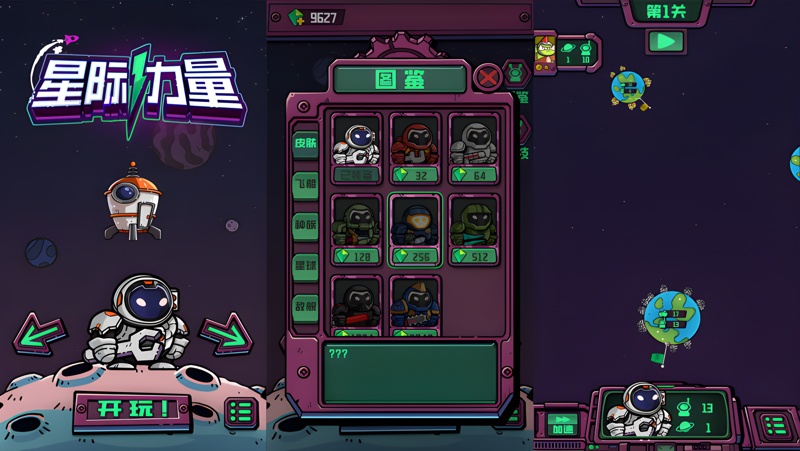Image resolution: width=800 pixels, height=451 pixels.
Task: Show the 星球 planet tab
Action: 305,266
